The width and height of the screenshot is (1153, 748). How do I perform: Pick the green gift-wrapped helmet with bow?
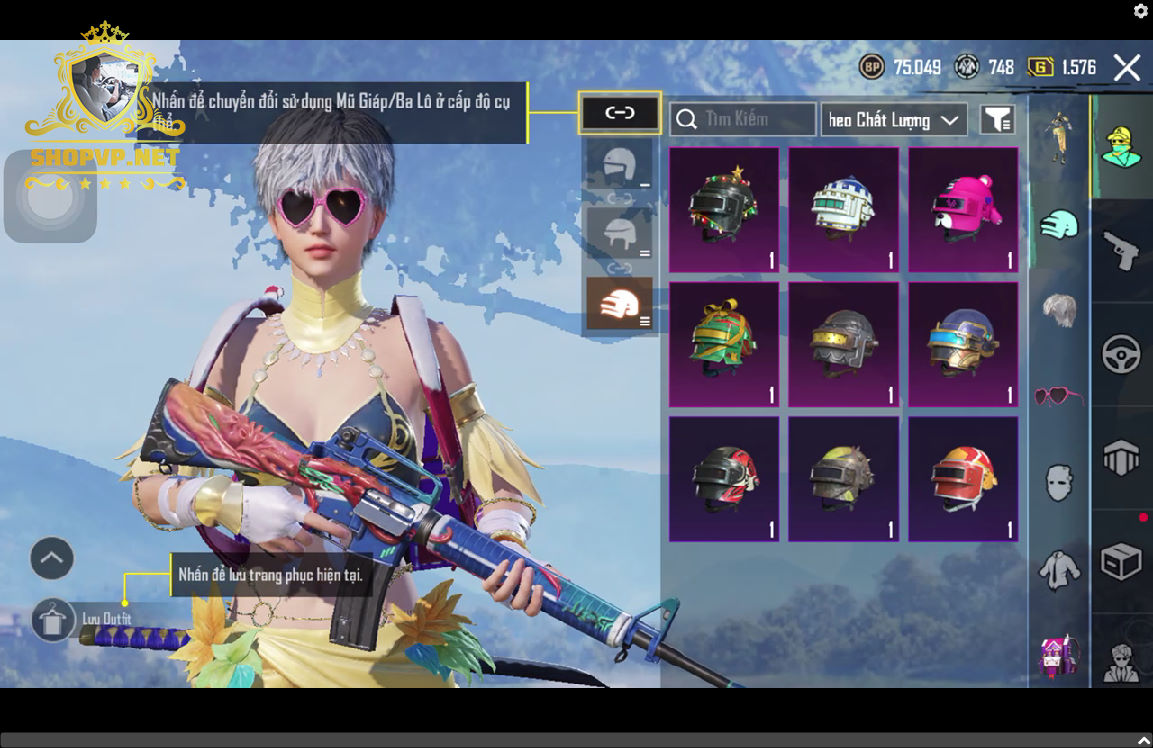(724, 344)
